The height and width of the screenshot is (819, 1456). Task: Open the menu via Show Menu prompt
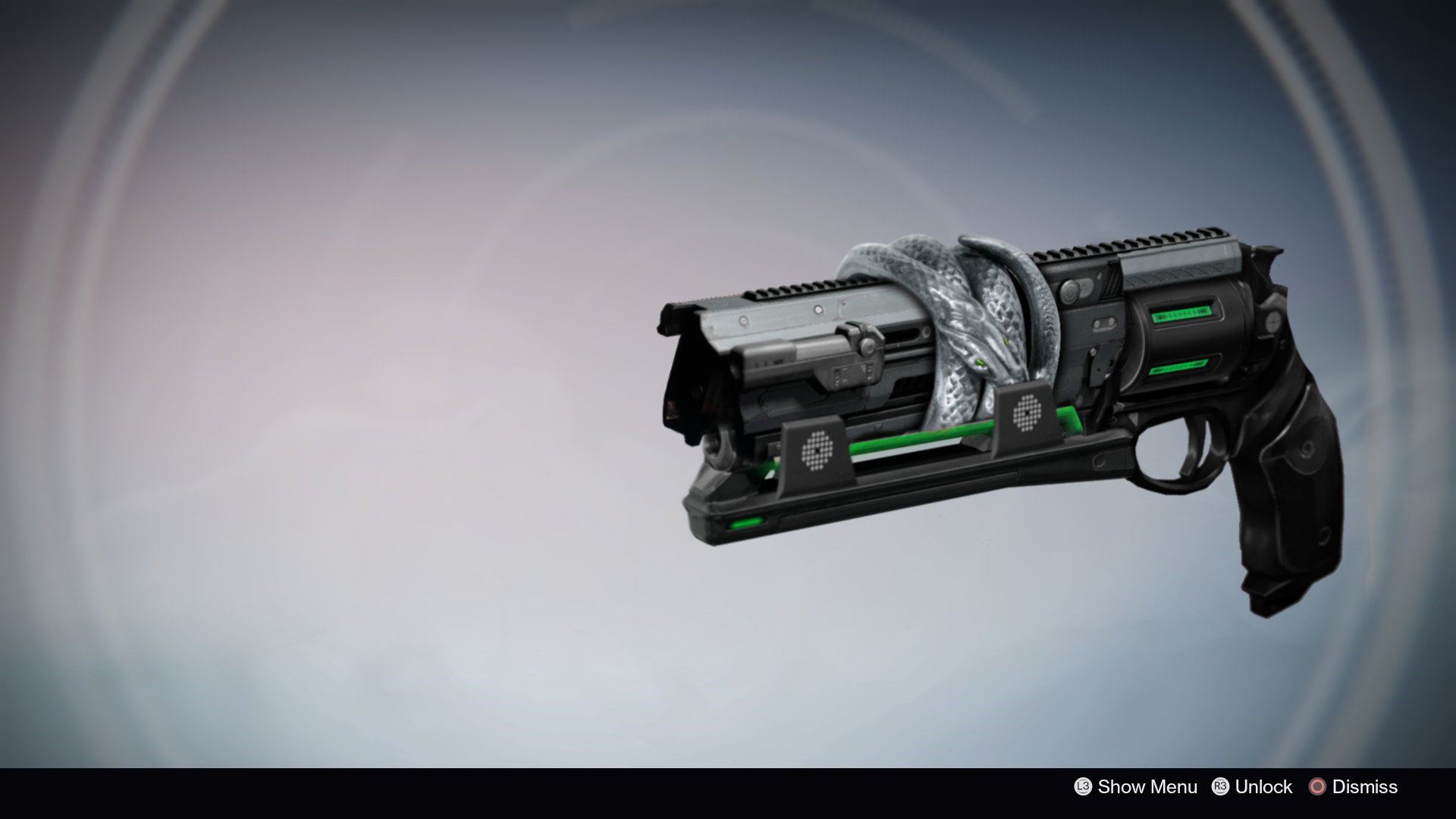click(x=1147, y=787)
